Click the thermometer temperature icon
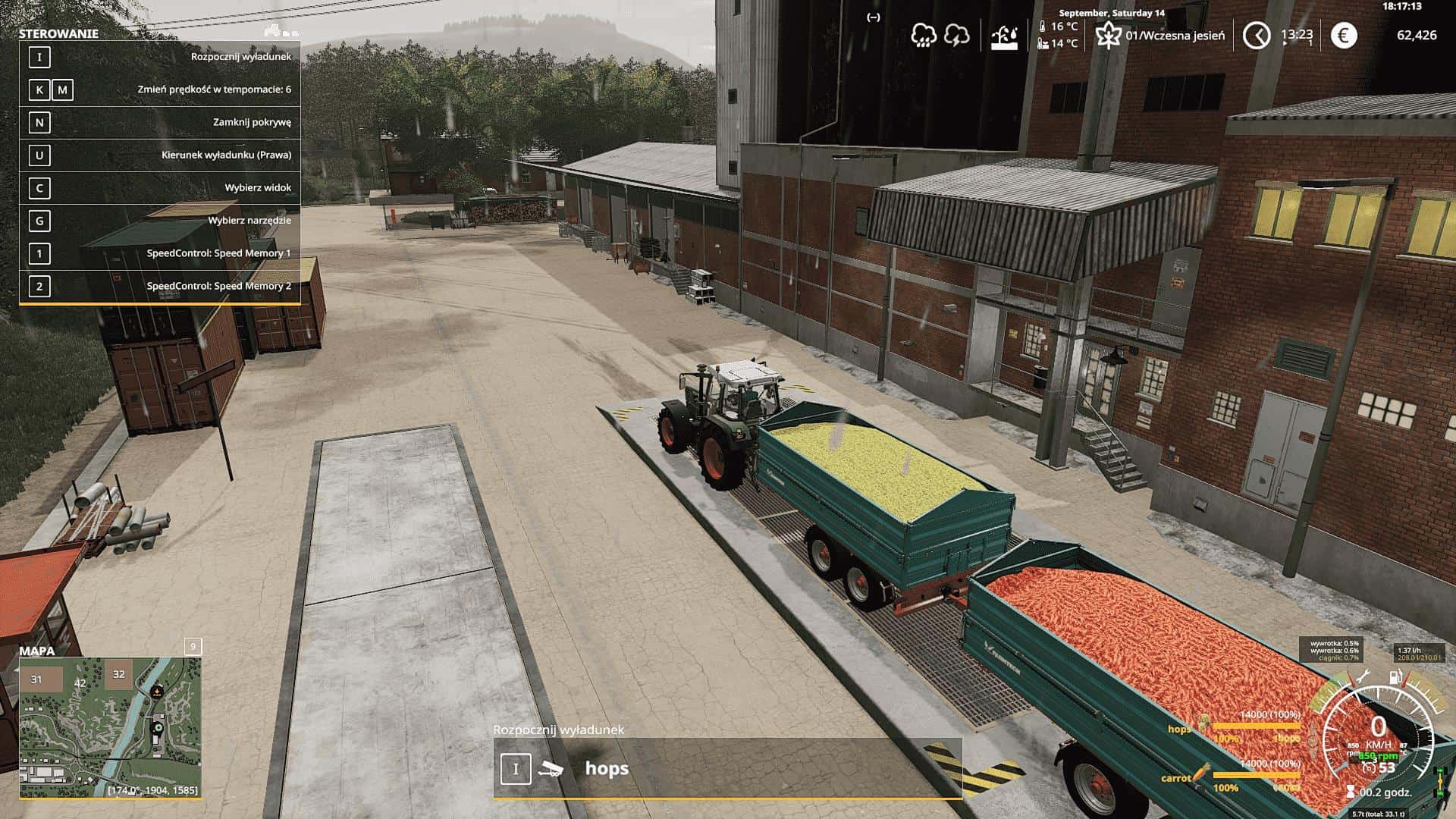Image resolution: width=1456 pixels, height=819 pixels. tap(1043, 27)
